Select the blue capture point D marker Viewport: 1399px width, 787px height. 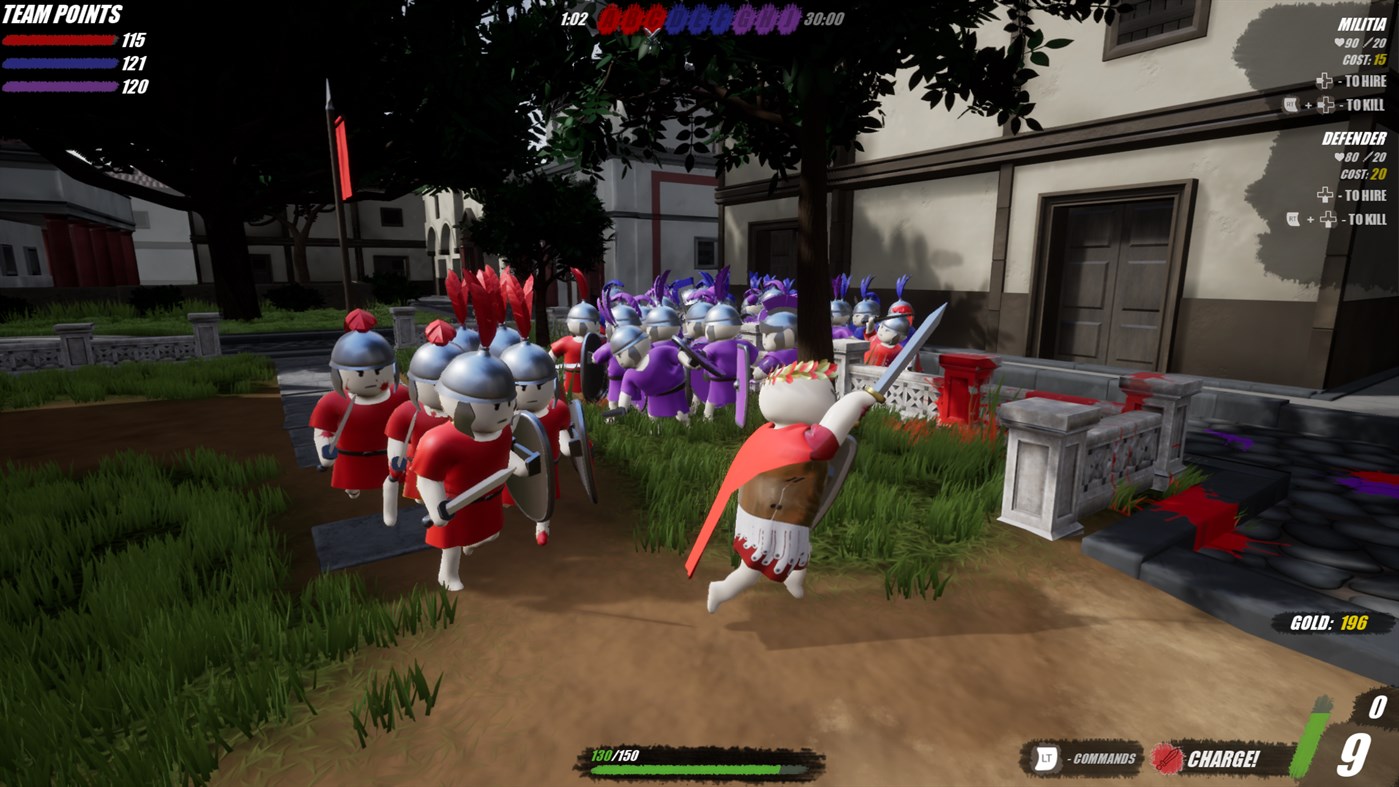[677, 18]
